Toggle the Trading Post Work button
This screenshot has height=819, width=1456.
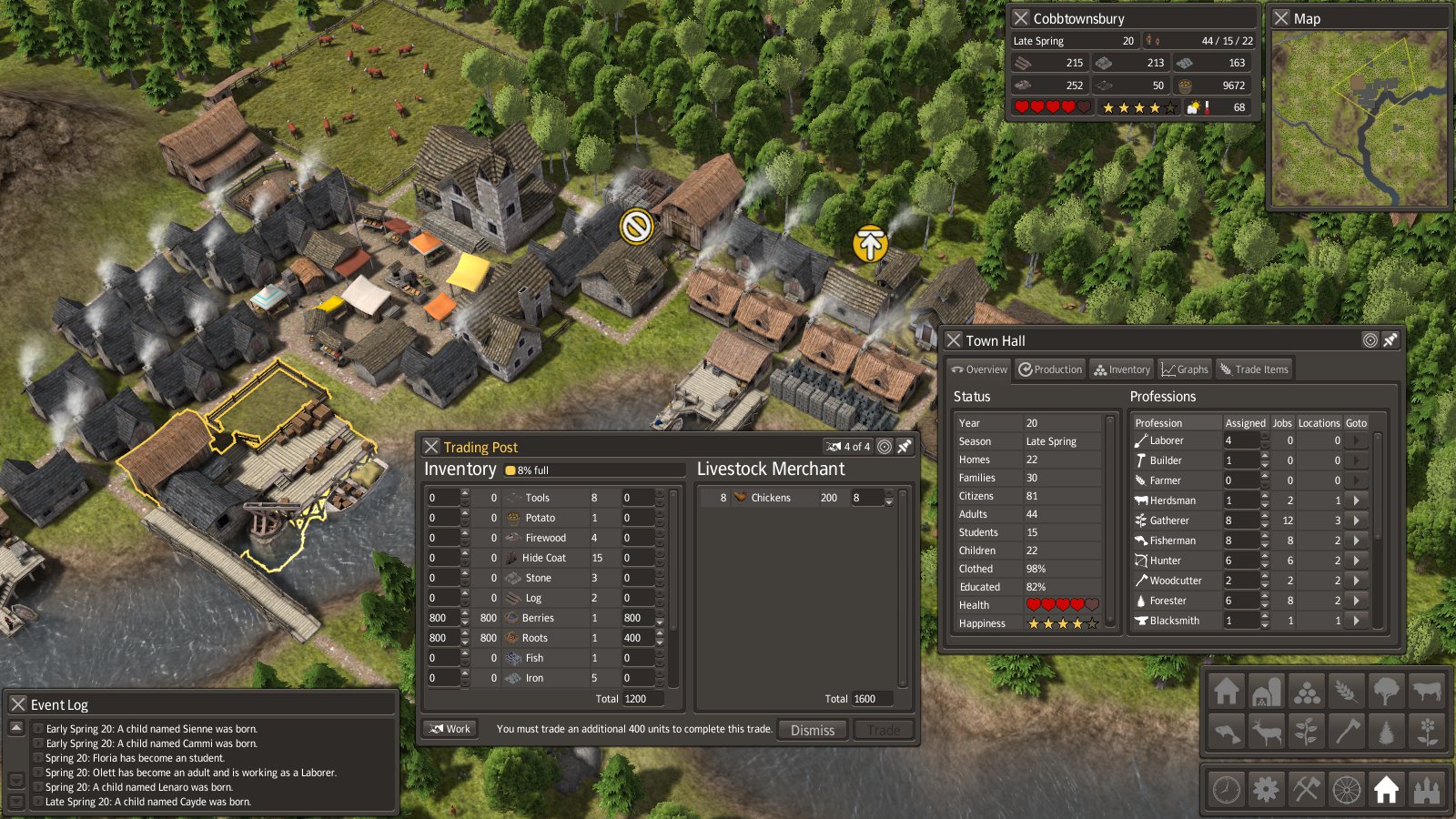point(450,729)
